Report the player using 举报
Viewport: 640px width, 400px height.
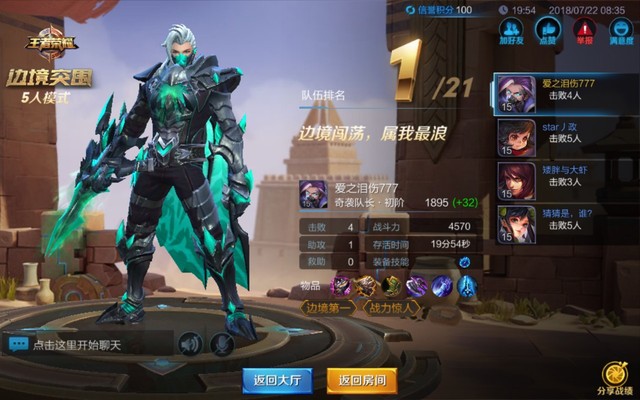point(583,30)
